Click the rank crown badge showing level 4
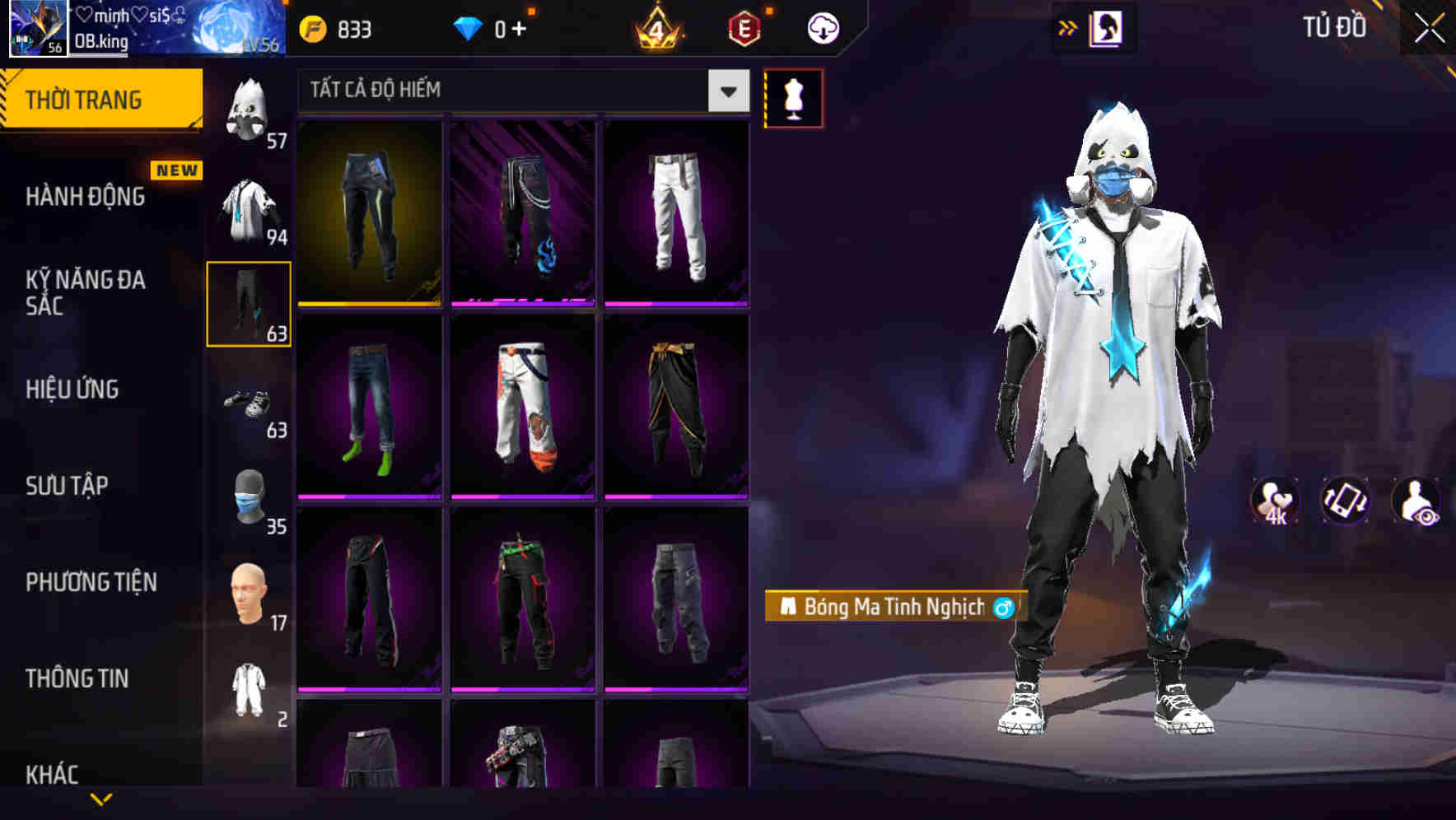1456x820 pixels. point(657,27)
